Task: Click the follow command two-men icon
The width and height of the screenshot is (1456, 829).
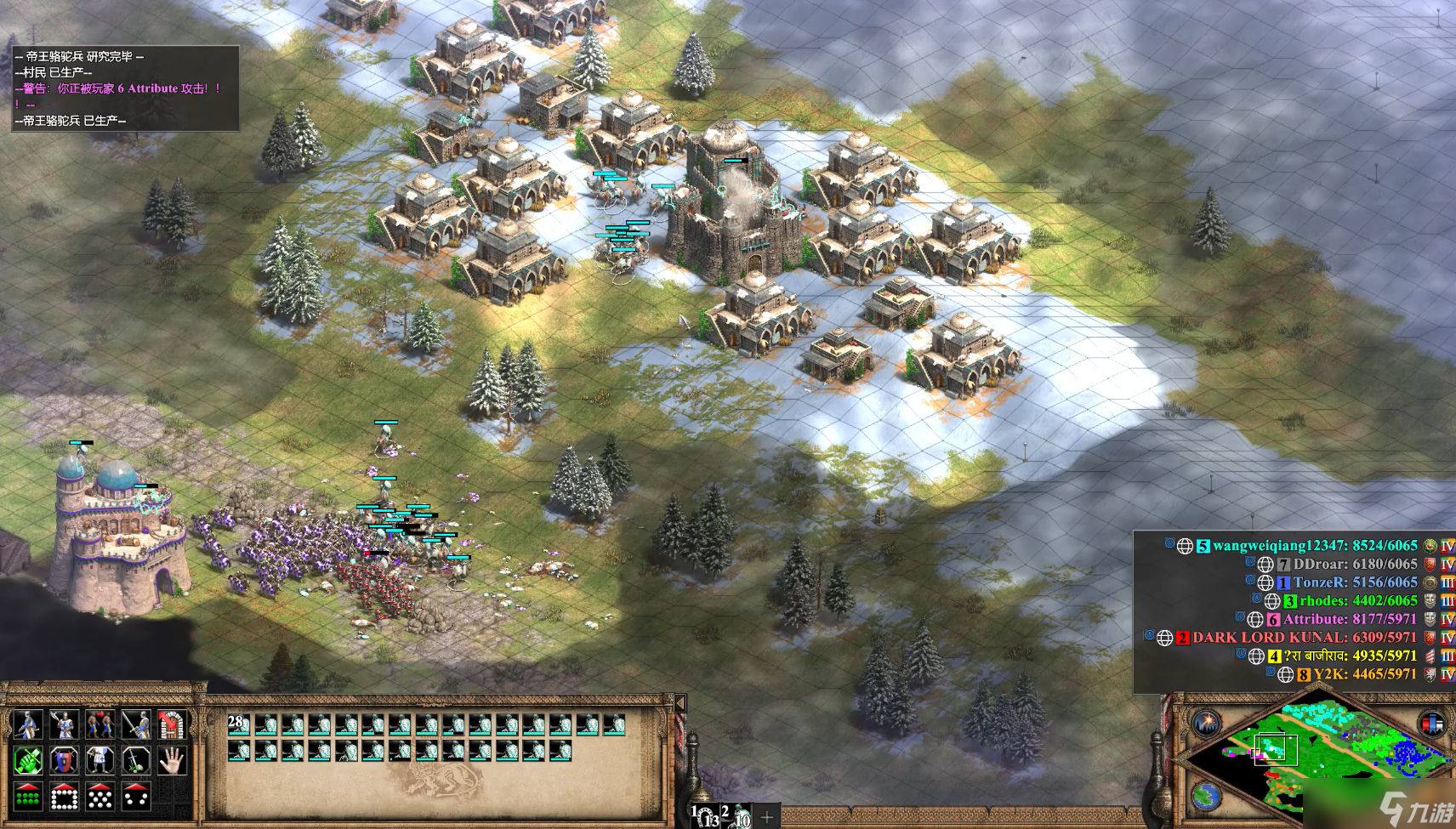Action: 100,724
